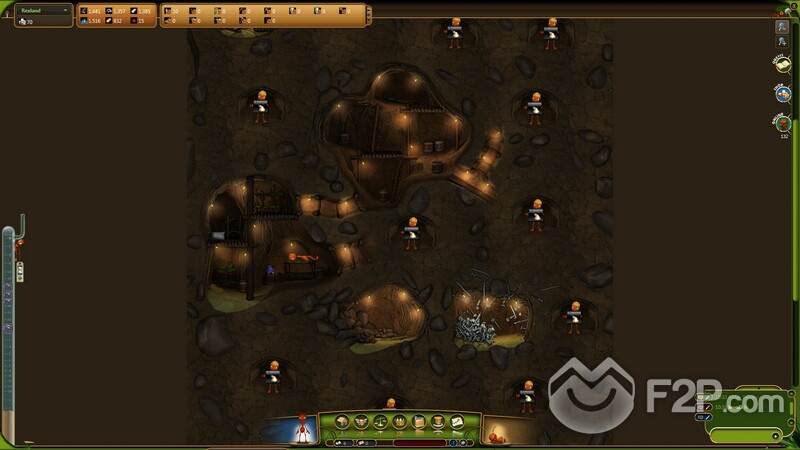Select the house build menu icon
The image size is (800, 450).
point(342,422)
